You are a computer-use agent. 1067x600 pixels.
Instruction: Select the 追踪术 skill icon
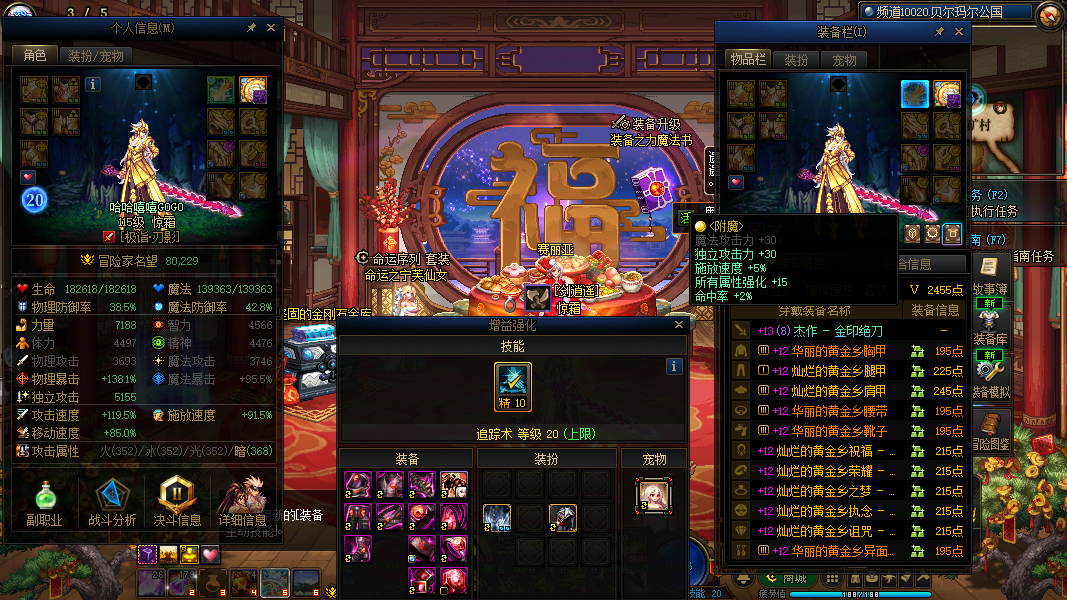pos(513,386)
